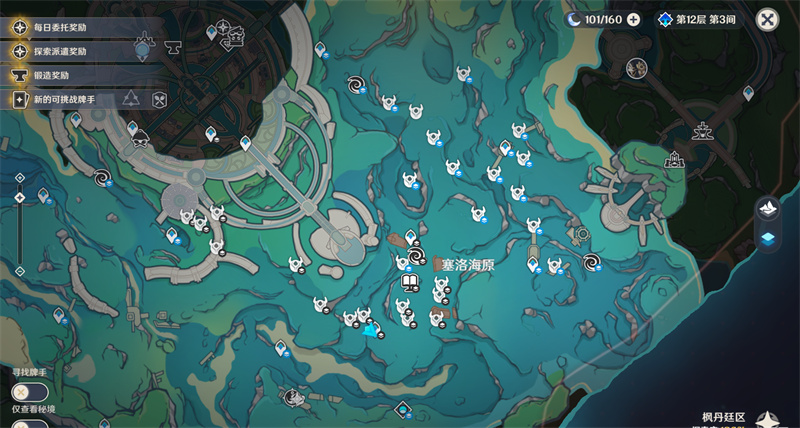800x428 pixels.
Task: Switch to the underwater layer view
Action: pyautogui.click(x=768, y=238)
